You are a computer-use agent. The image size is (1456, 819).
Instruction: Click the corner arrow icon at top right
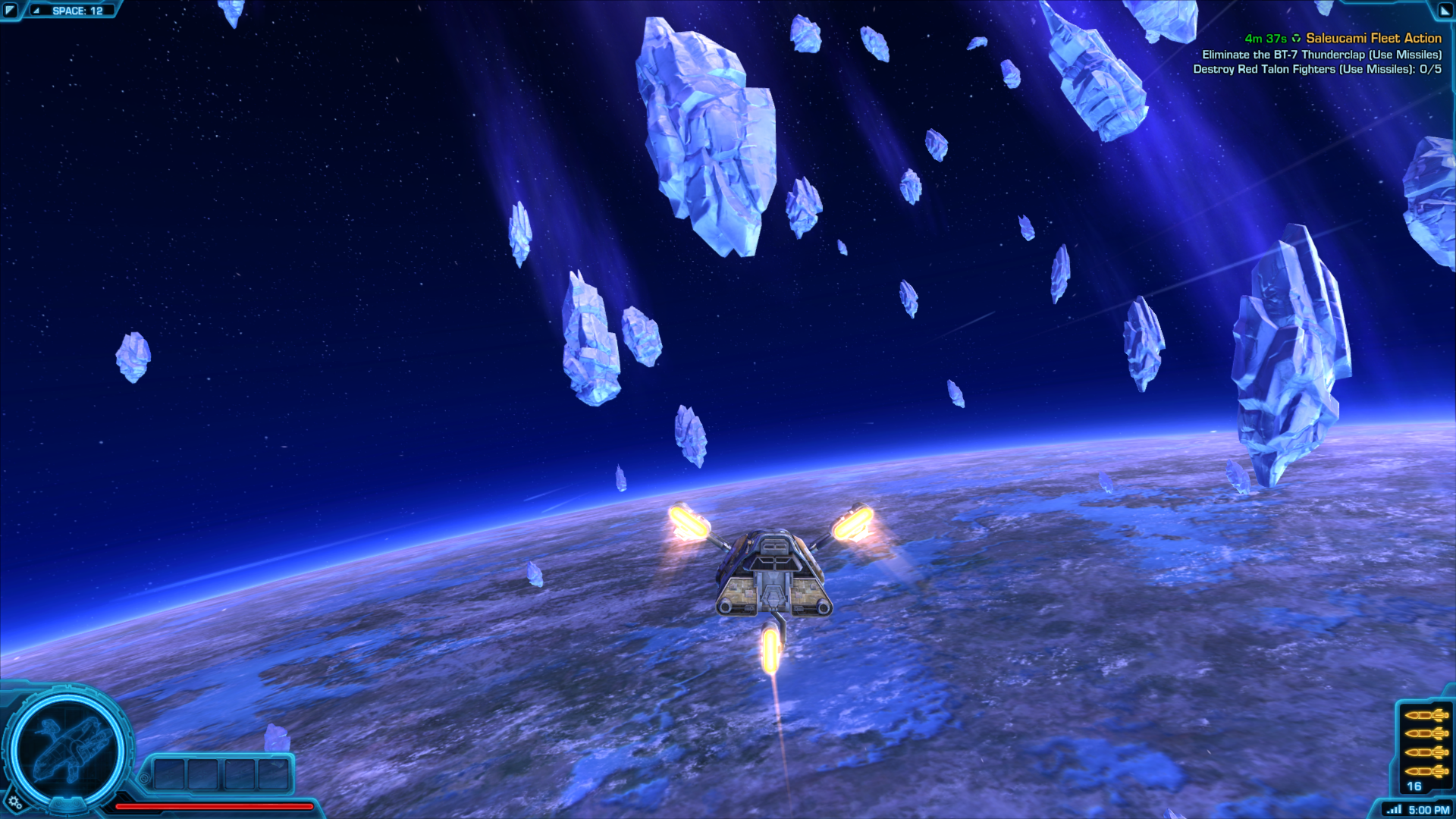(x=1444, y=10)
